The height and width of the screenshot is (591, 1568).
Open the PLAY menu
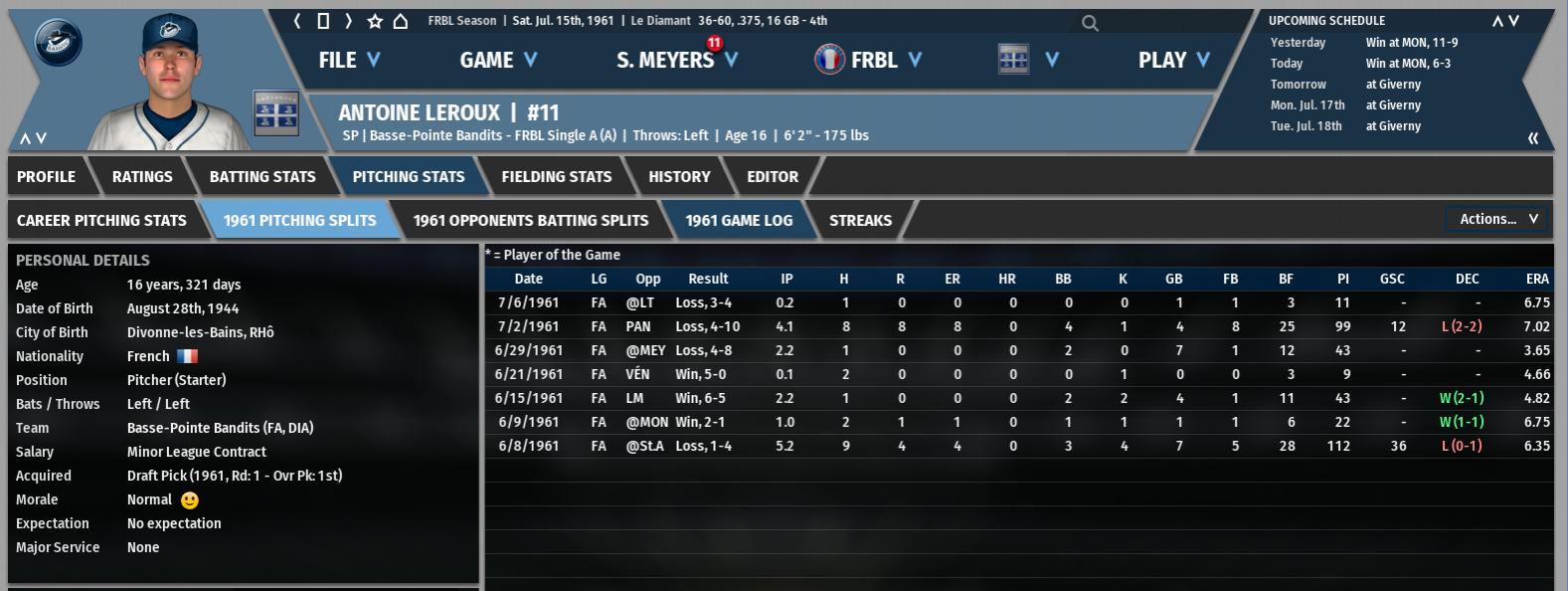[1173, 61]
